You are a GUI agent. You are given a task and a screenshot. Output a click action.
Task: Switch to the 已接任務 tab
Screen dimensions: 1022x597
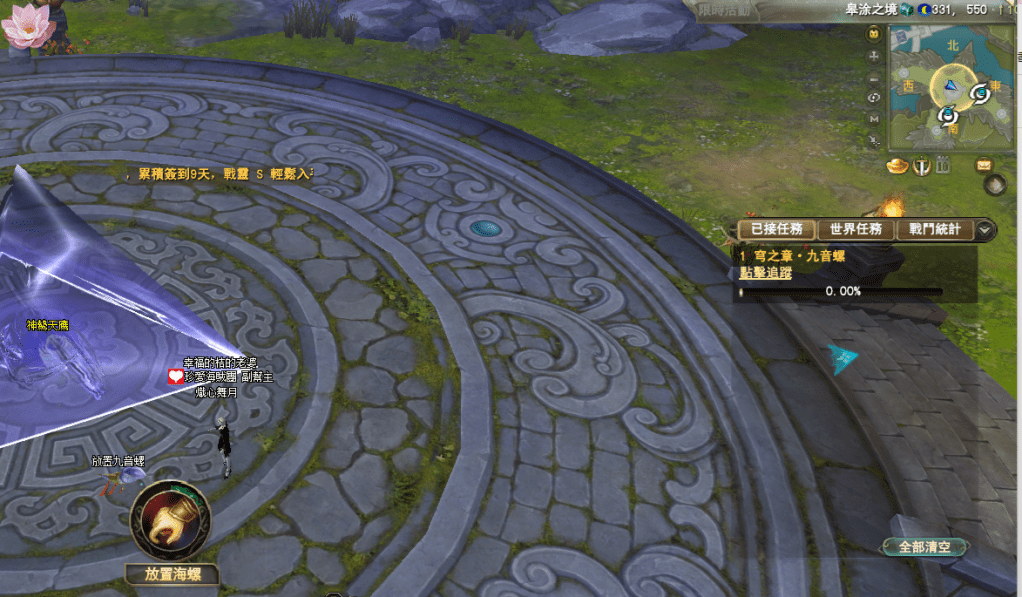(x=776, y=230)
